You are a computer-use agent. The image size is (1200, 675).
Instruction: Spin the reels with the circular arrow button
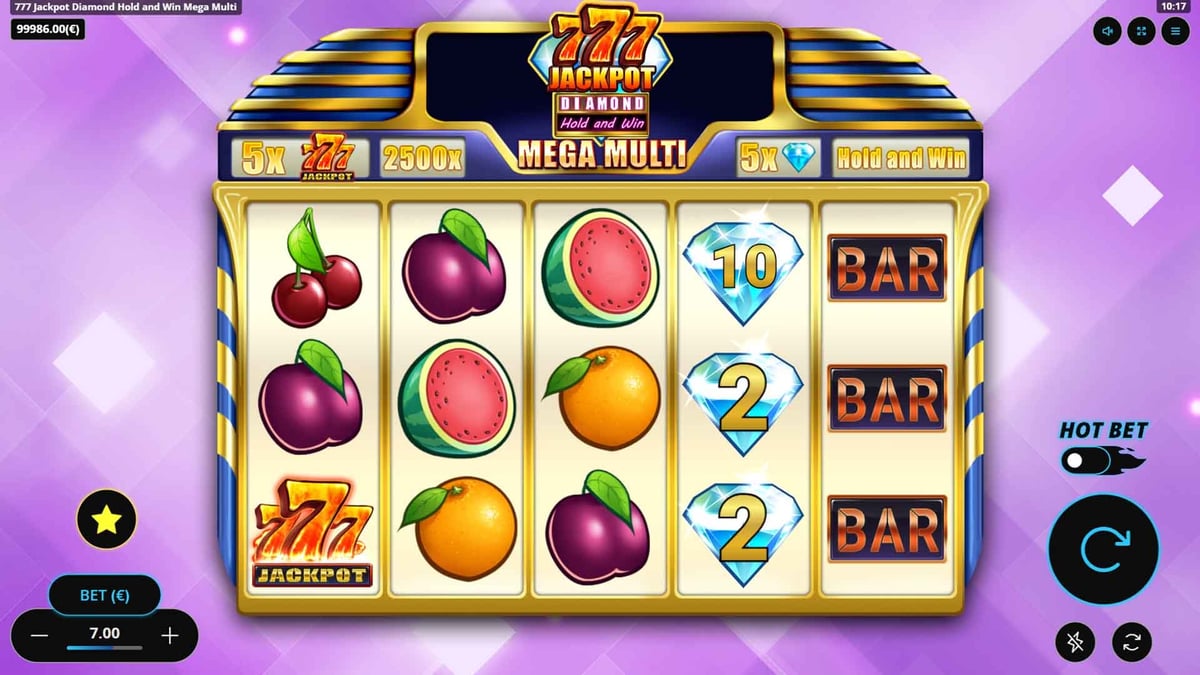[x=1103, y=549]
